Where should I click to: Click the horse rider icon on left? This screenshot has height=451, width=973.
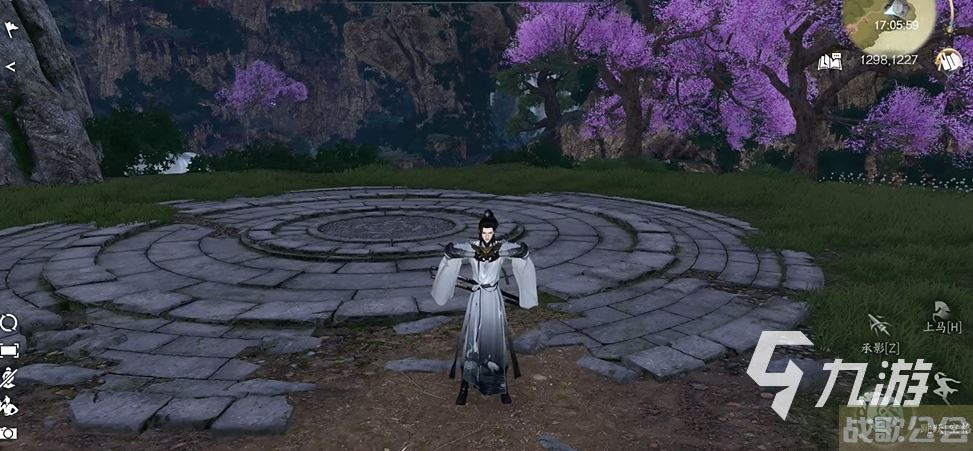(9, 405)
